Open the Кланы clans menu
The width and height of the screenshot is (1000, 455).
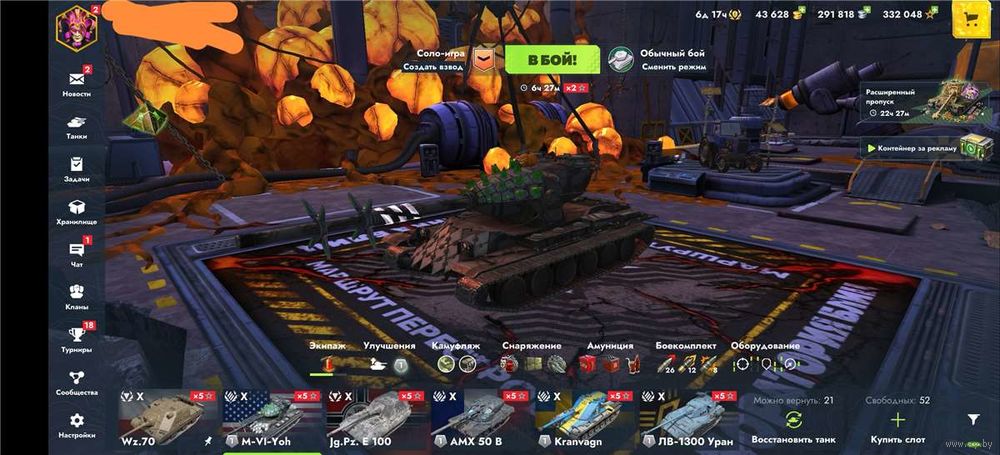tap(76, 296)
